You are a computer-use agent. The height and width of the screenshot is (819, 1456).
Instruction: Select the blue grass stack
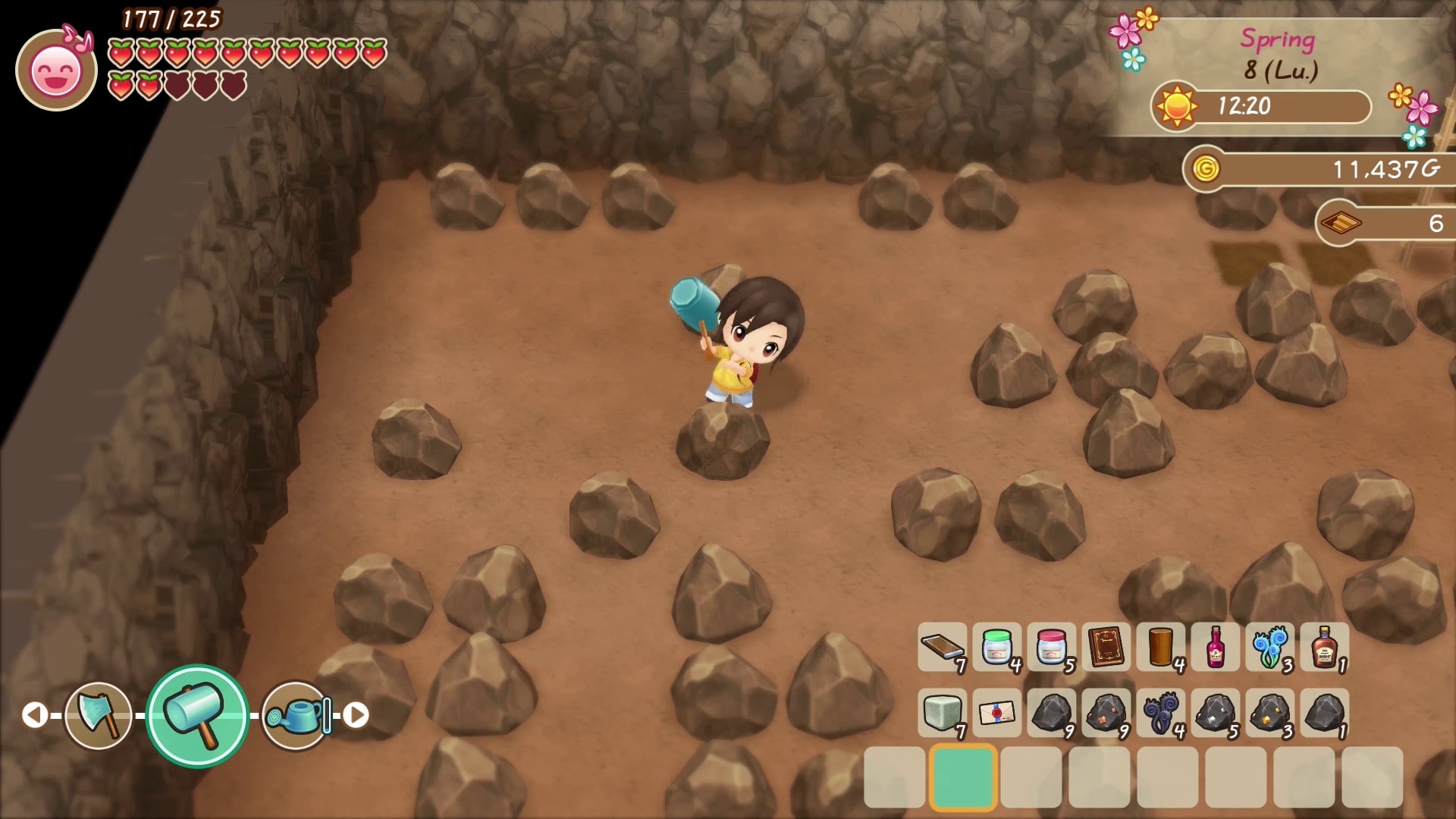pos(1269,648)
